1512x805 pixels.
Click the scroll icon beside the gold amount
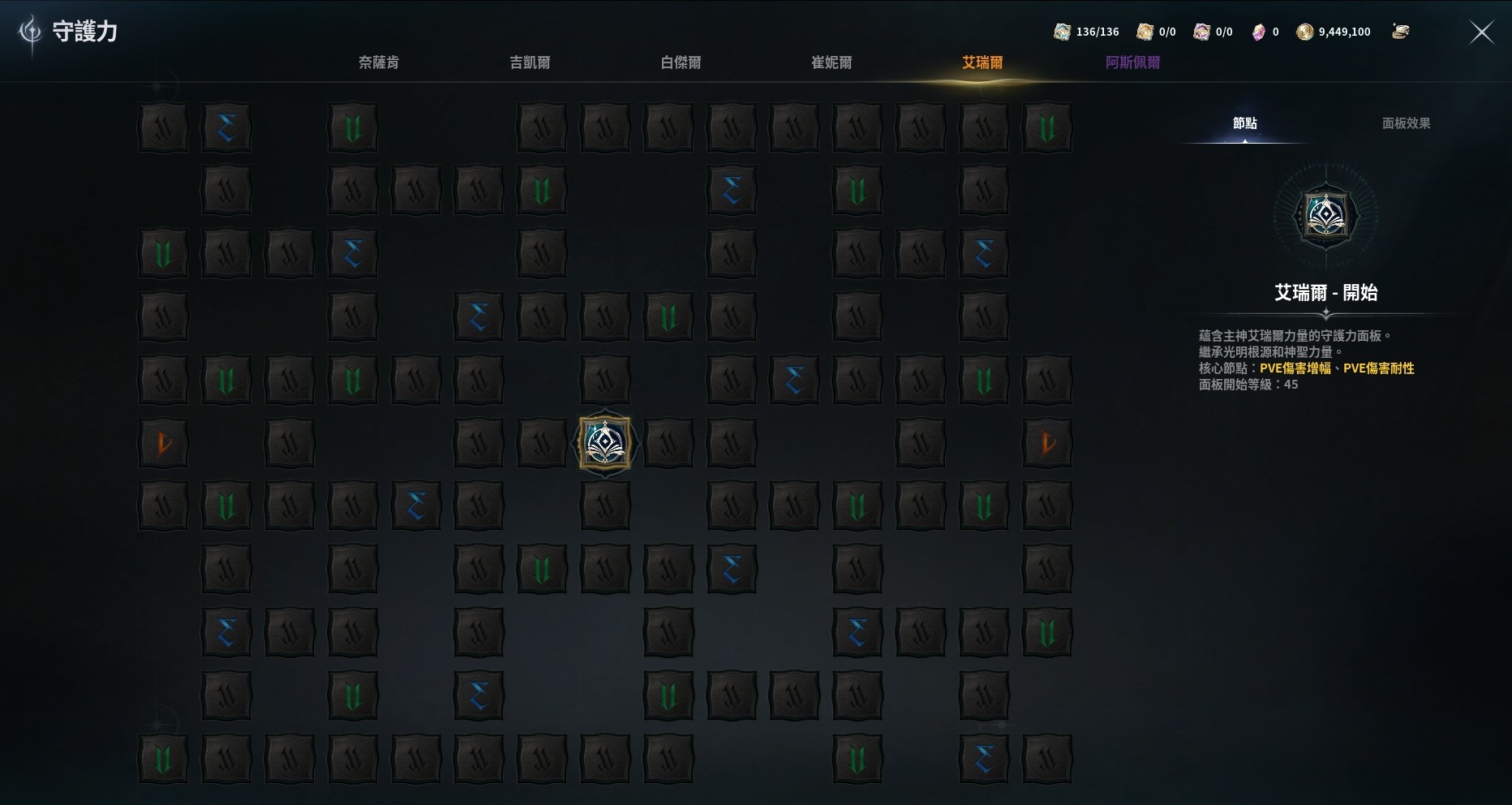1400,32
